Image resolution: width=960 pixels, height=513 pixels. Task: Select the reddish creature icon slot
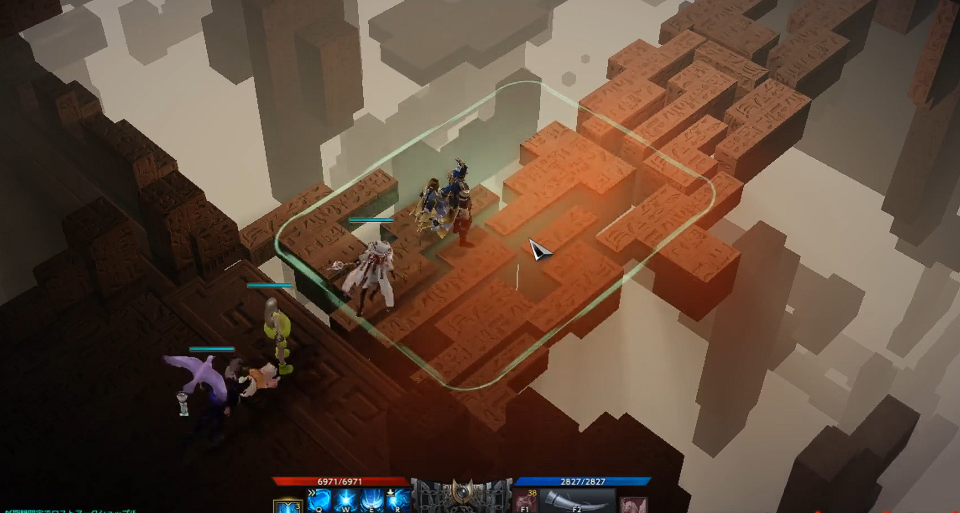633,503
